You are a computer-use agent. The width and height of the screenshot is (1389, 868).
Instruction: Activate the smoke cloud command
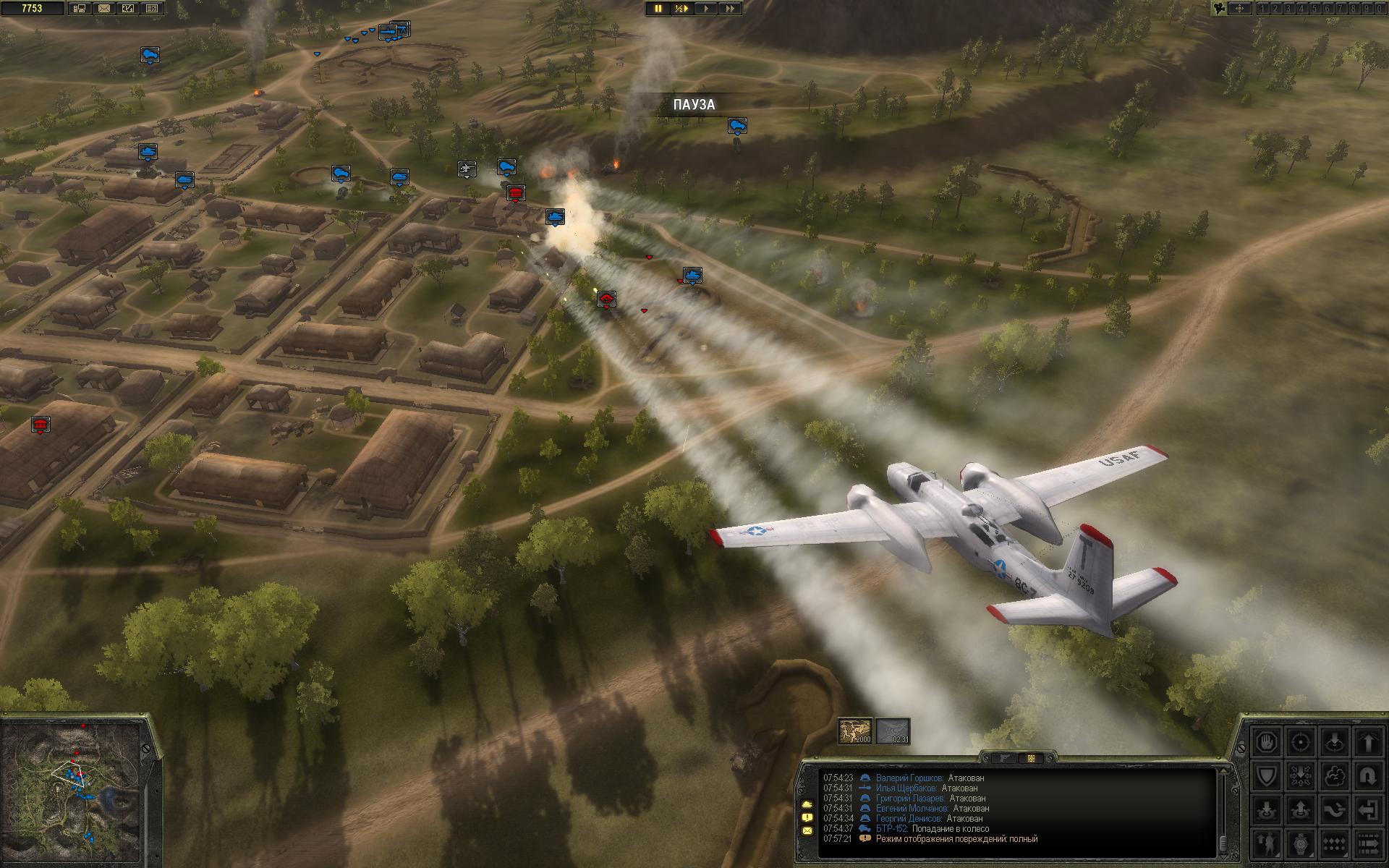1333,776
